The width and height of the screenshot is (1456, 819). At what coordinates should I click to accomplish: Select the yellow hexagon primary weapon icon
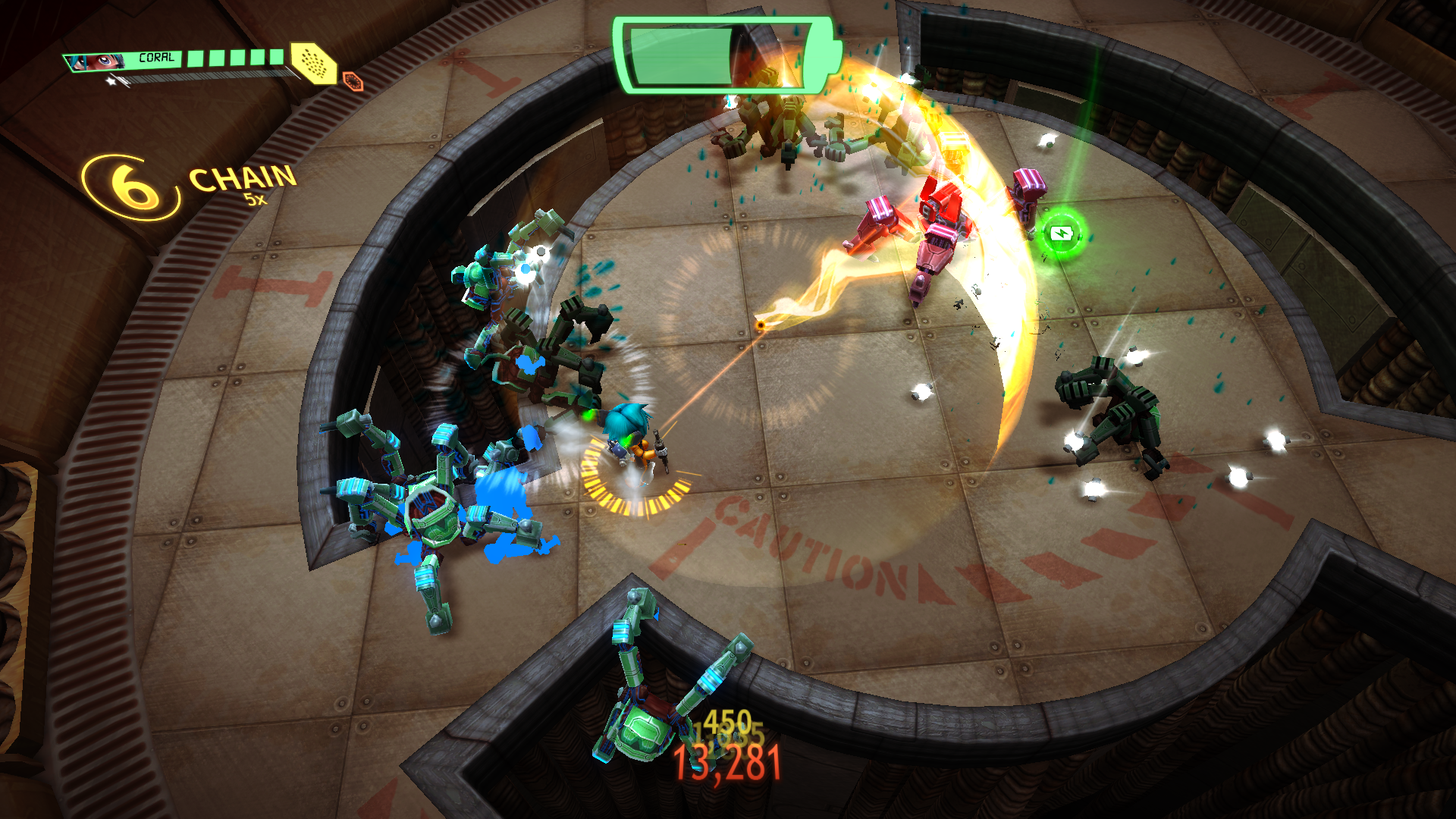(313, 62)
